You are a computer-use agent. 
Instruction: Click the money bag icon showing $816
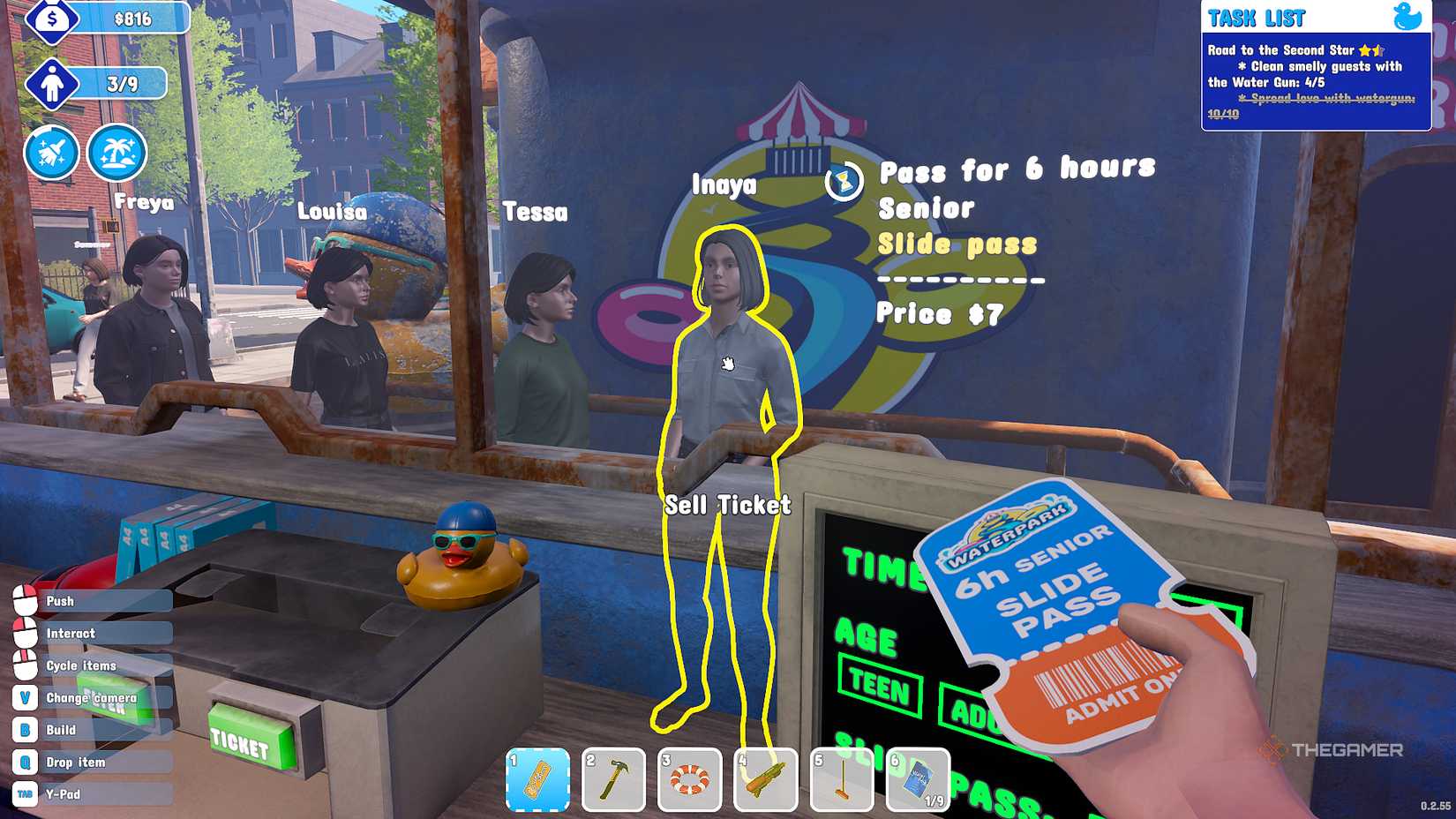[x=51, y=18]
